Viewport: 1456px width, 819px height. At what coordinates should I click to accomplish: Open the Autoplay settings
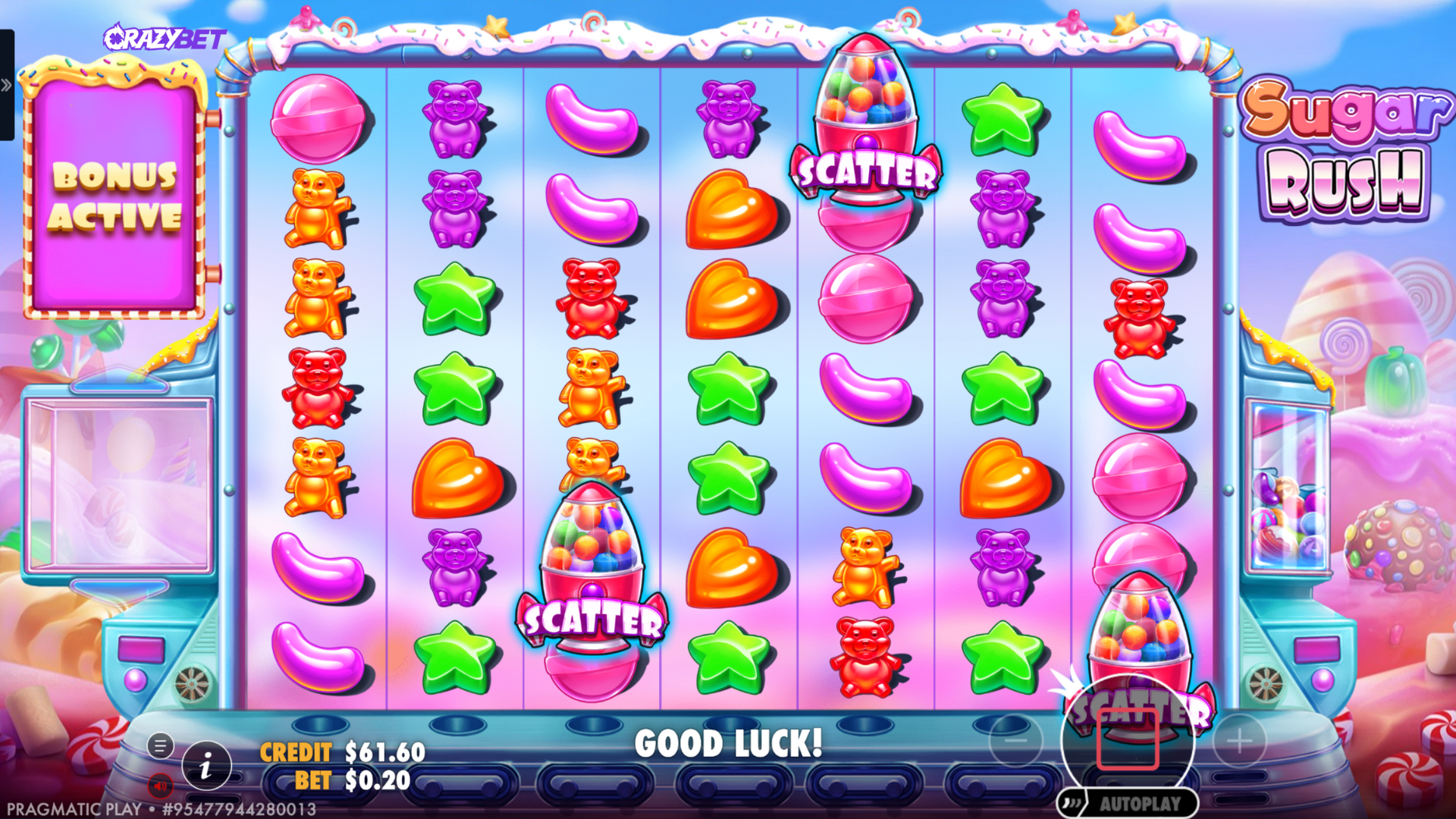tap(1140, 804)
